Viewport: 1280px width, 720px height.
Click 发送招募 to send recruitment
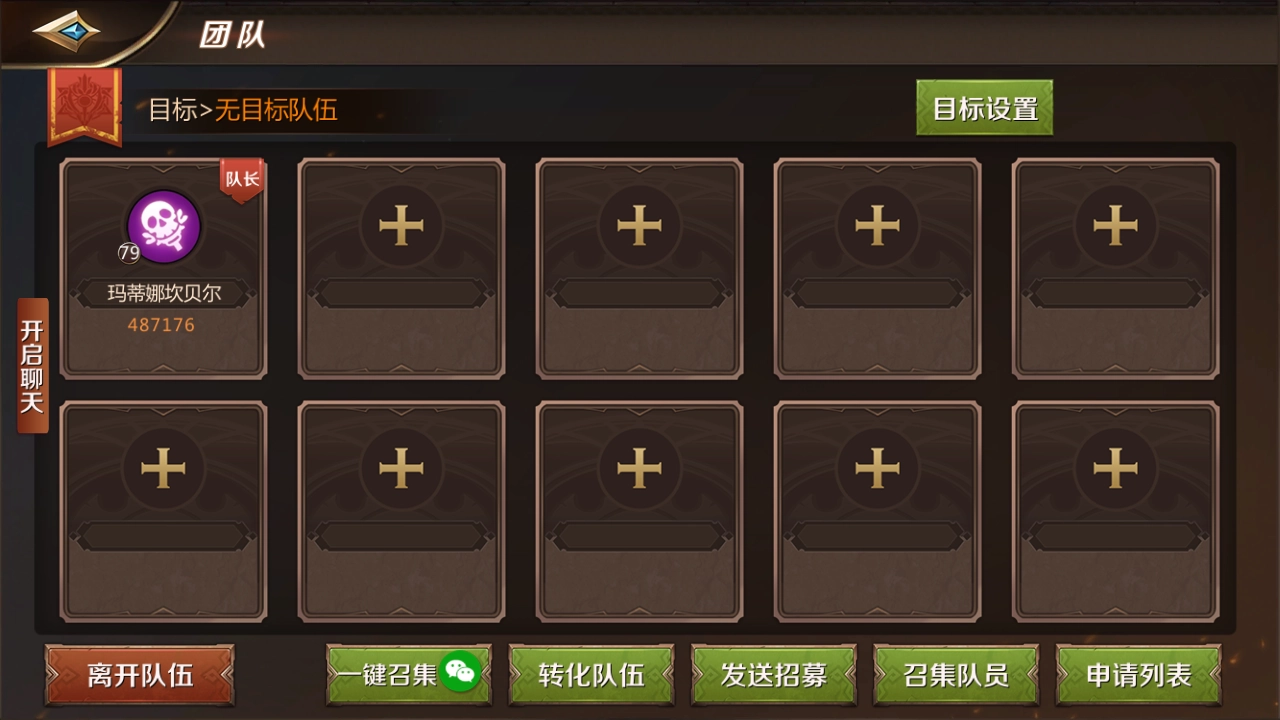click(x=772, y=676)
